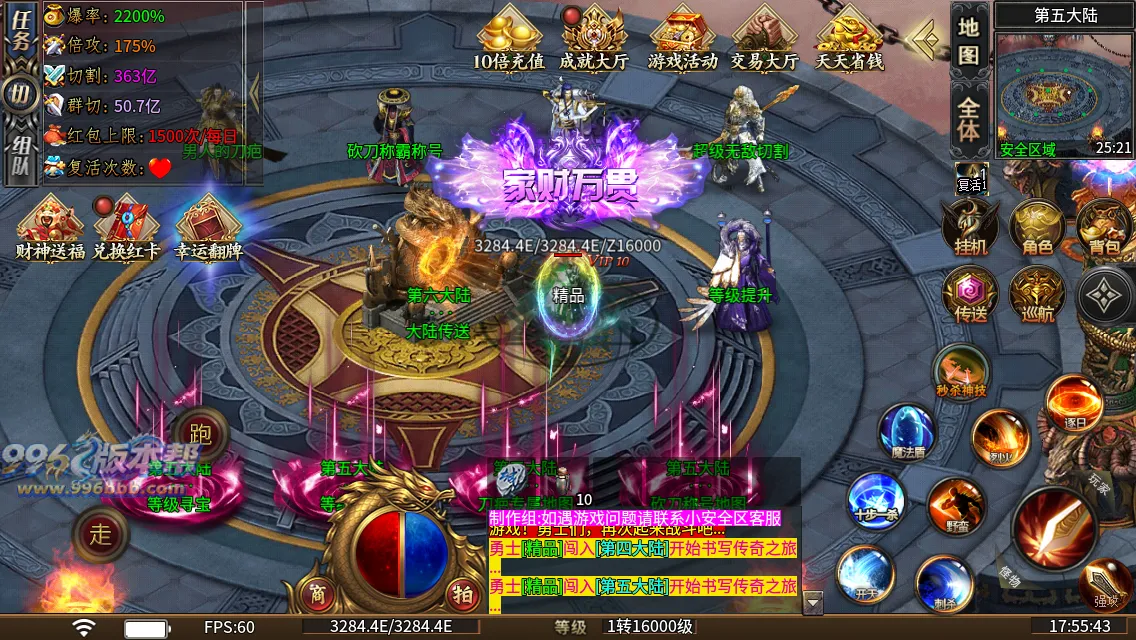Open the 交易大厅 trading hall
1136x640 pixels.
pos(764,39)
